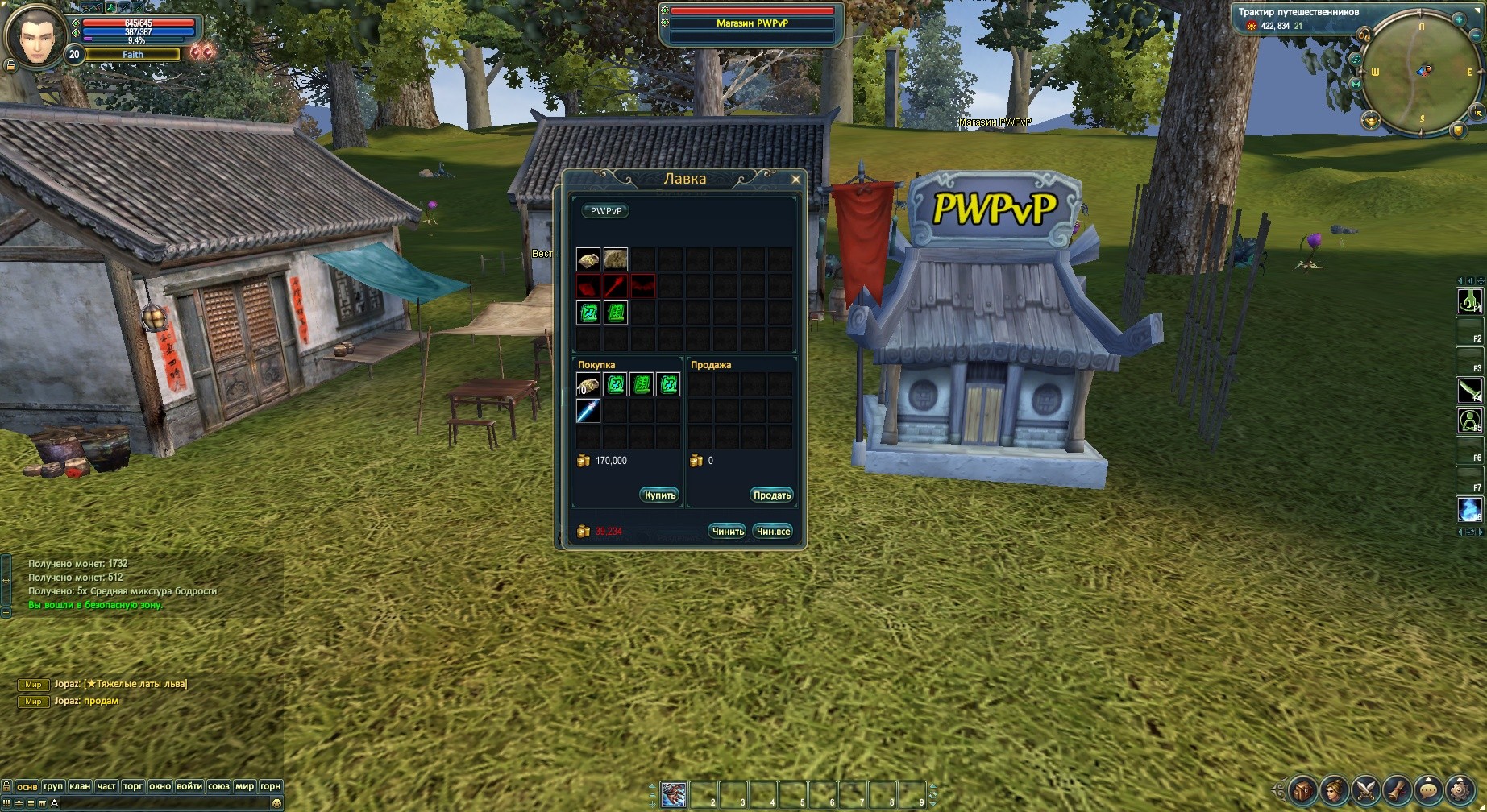
Task: Switch chat to the мир channel
Action: click(244, 786)
